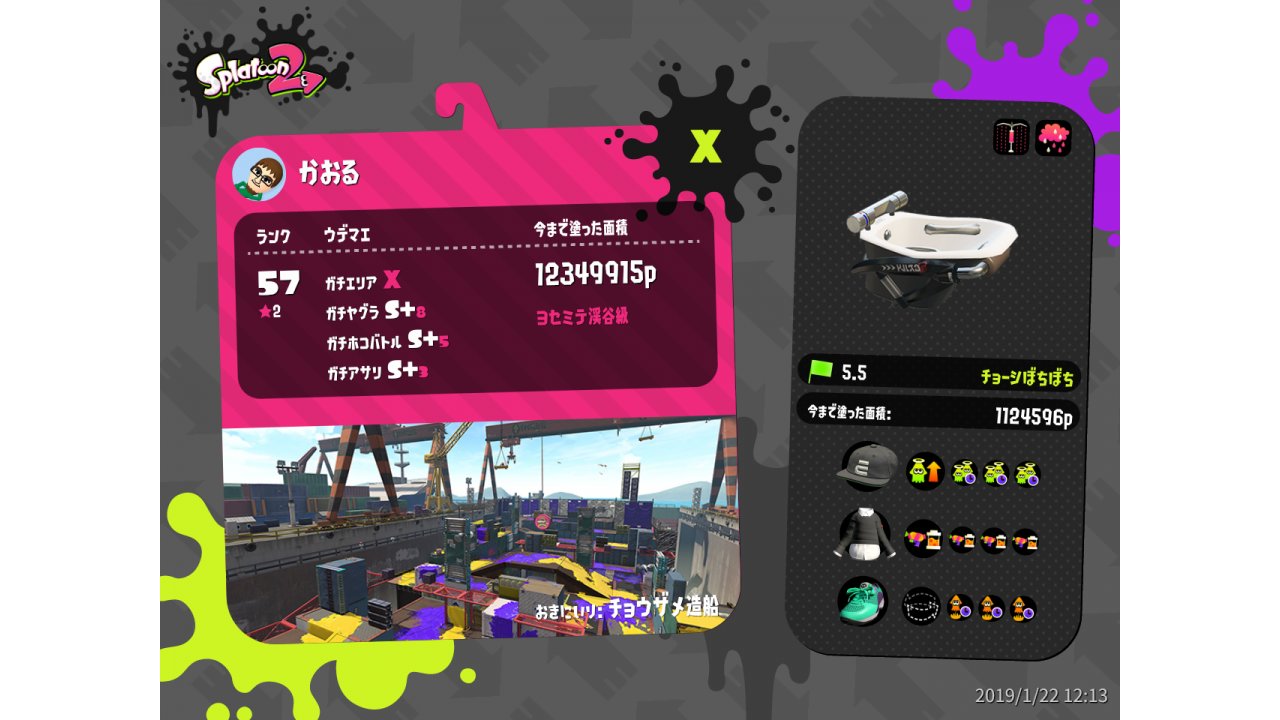The height and width of the screenshot is (720, 1280).
Task: Inspect the dotted-ring shoe main ability
Action: tap(921, 606)
